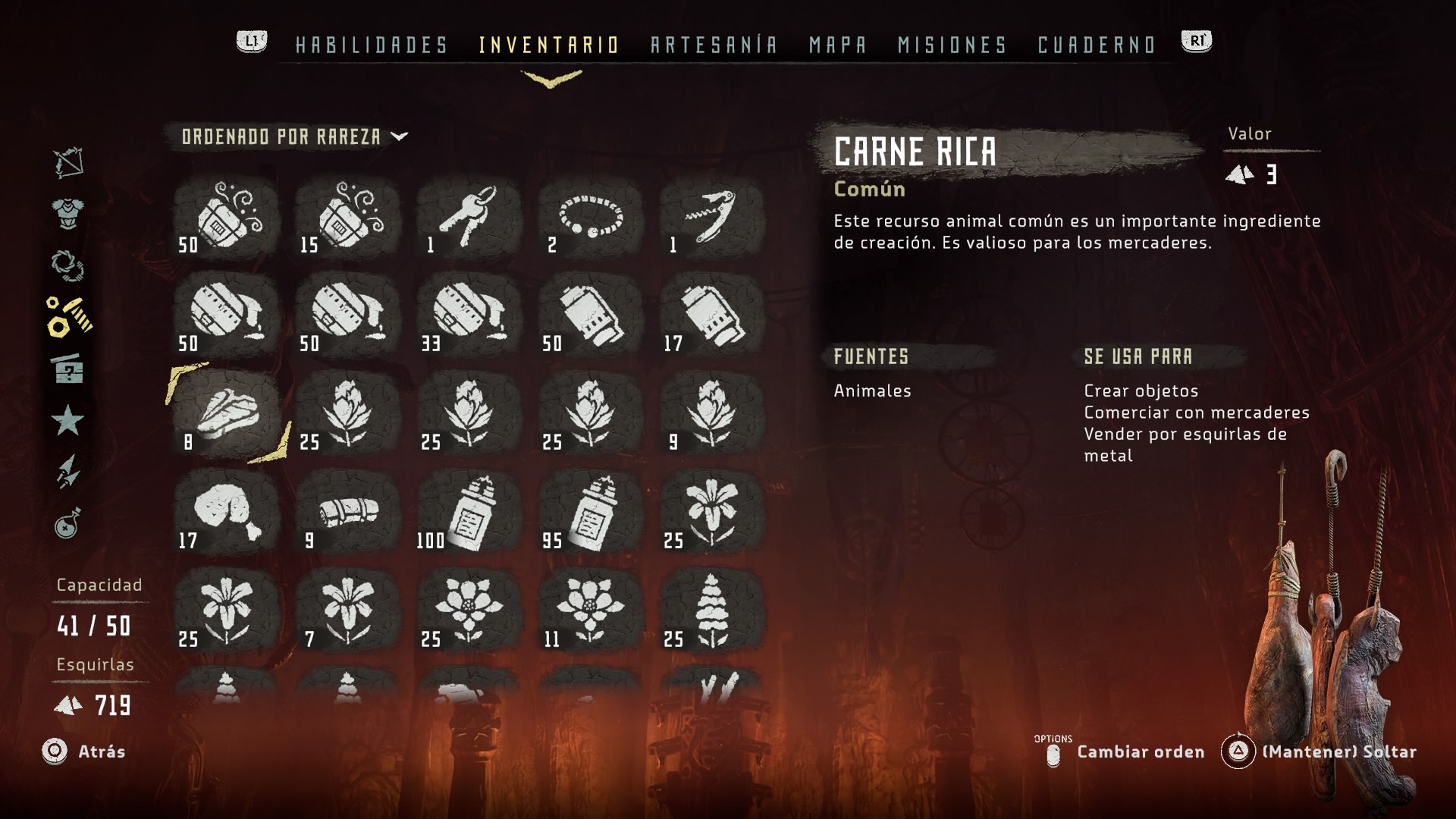This screenshot has width=1456, height=819.
Task: Open the Ordenado por Rareza sort dropdown
Action: [294, 136]
